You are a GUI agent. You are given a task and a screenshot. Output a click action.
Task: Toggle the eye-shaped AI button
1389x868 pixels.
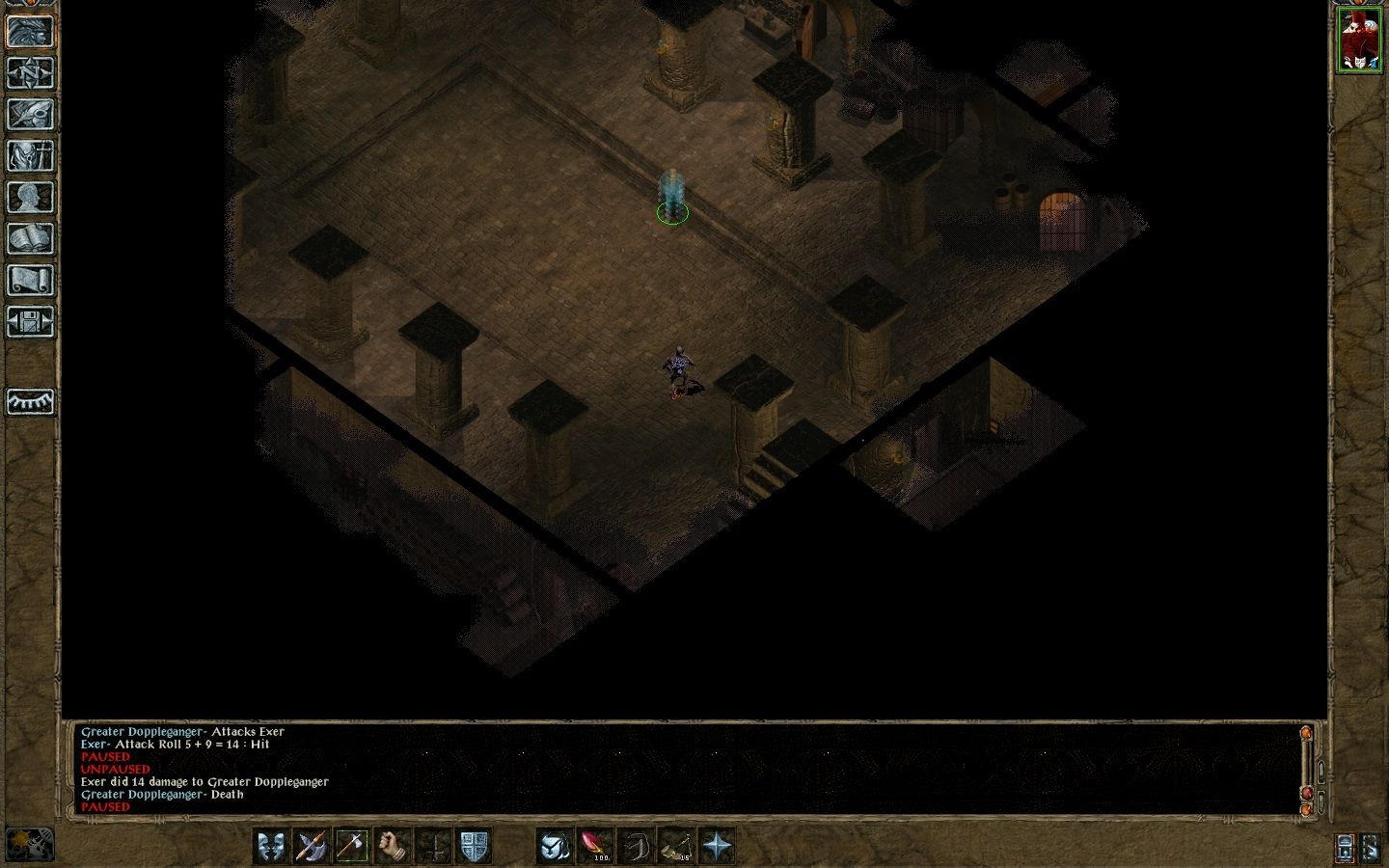pos(30,401)
